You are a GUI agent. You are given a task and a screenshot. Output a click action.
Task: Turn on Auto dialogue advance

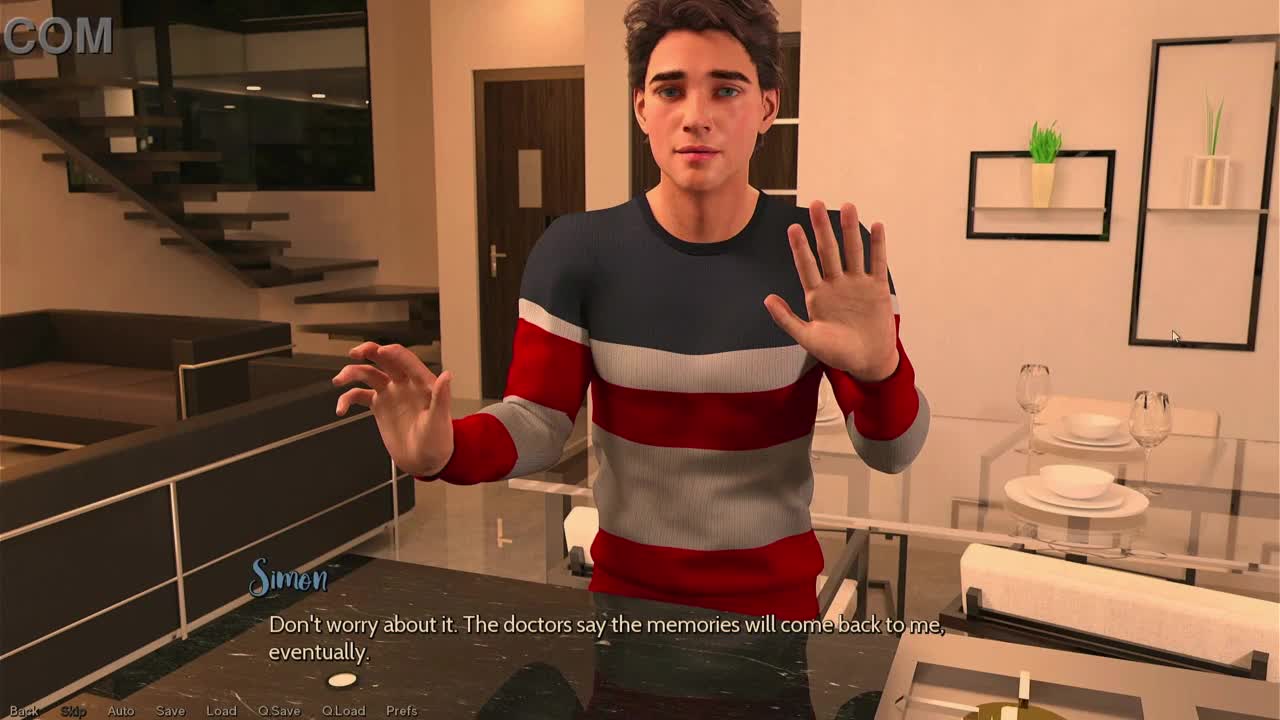(120, 711)
